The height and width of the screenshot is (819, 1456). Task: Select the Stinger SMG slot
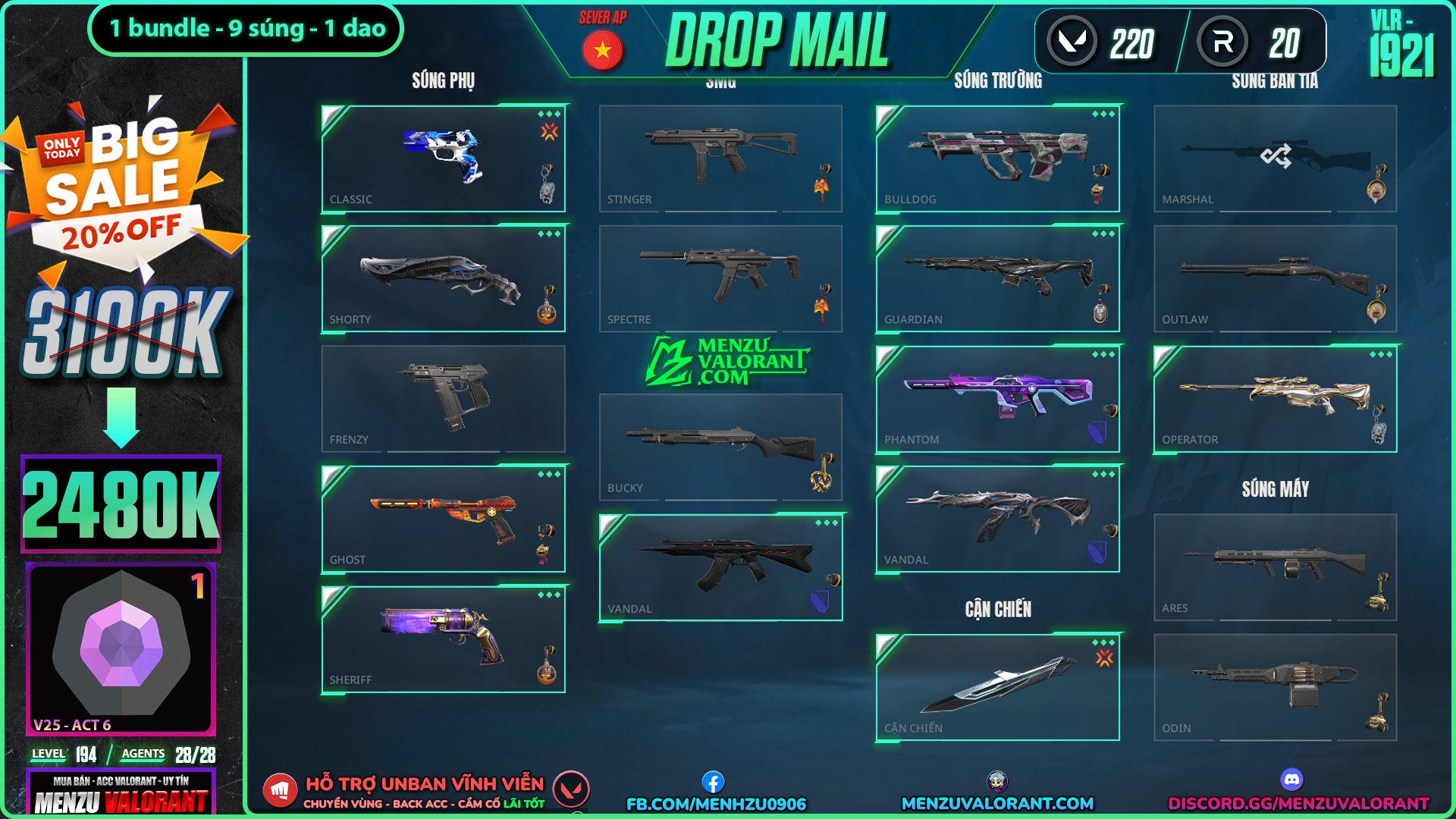point(720,158)
